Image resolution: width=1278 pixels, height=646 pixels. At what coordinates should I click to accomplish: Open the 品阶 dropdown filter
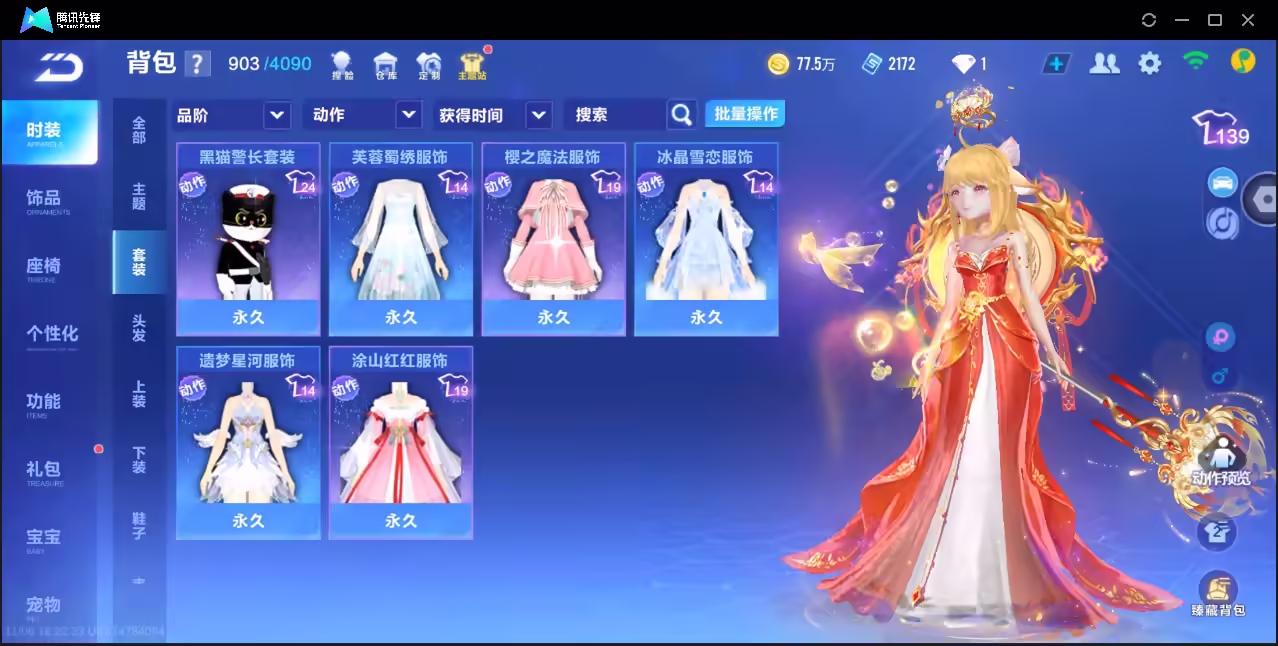click(x=233, y=115)
